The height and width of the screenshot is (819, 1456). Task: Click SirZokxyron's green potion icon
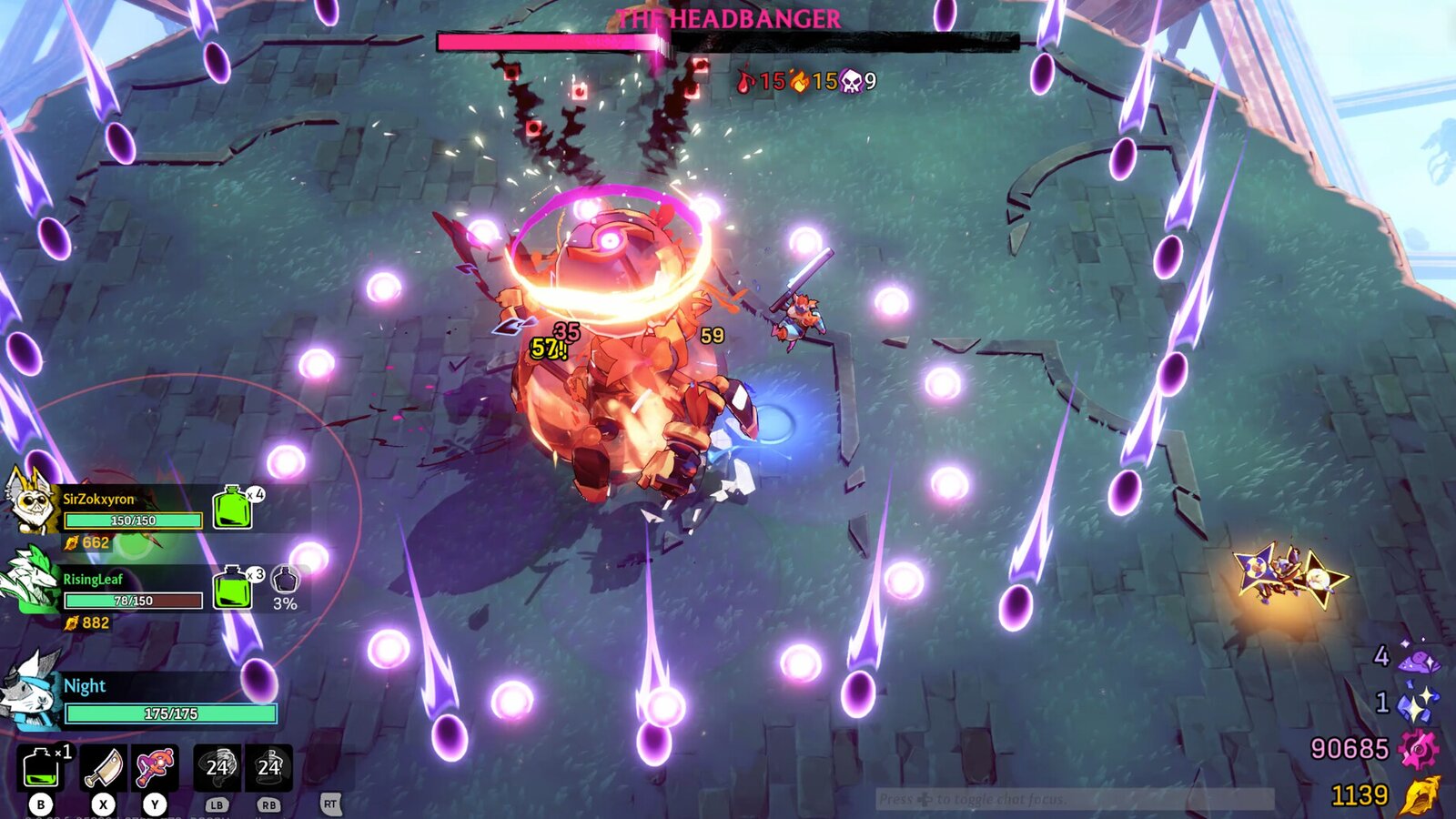tap(233, 508)
